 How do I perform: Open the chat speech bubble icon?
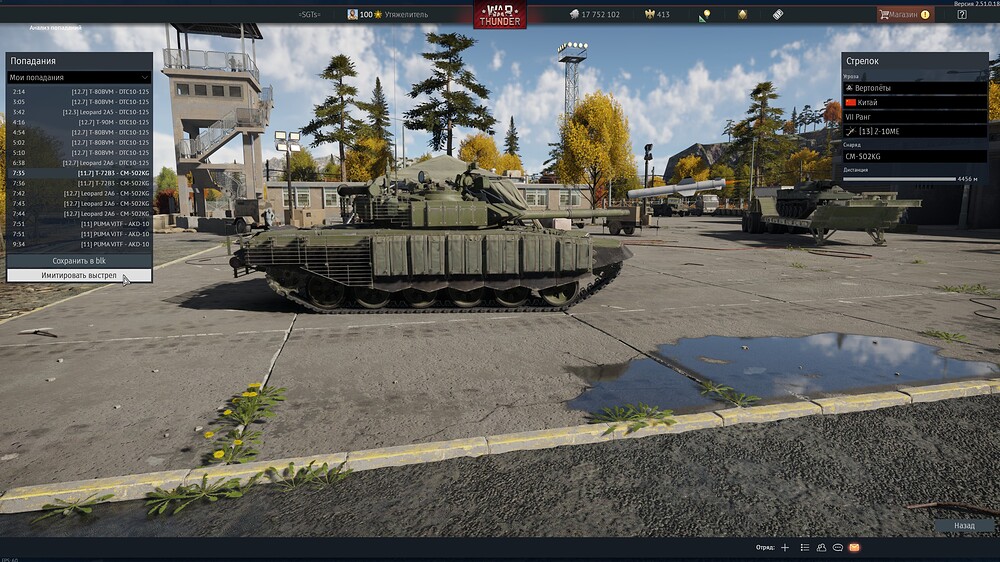[x=837, y=548]
